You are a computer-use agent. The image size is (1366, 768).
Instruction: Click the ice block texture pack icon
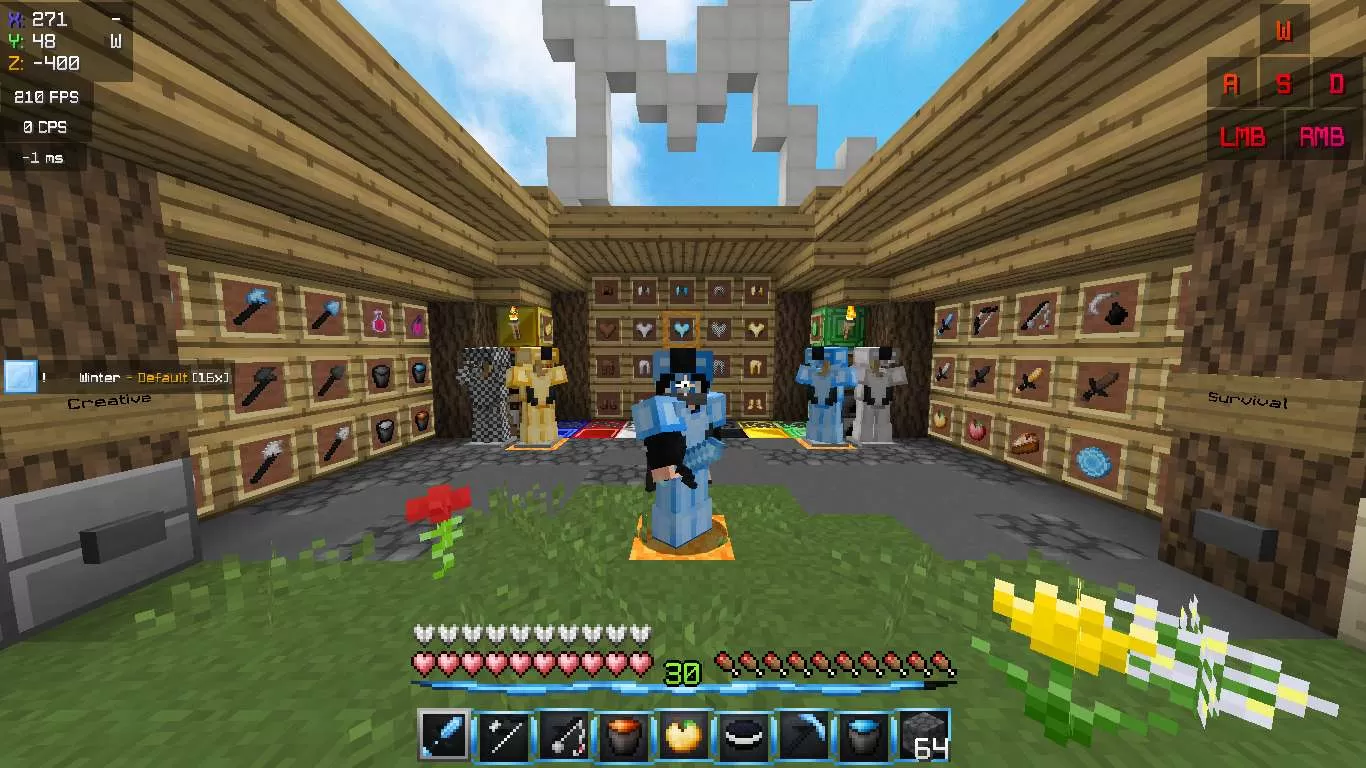[21, 378]
